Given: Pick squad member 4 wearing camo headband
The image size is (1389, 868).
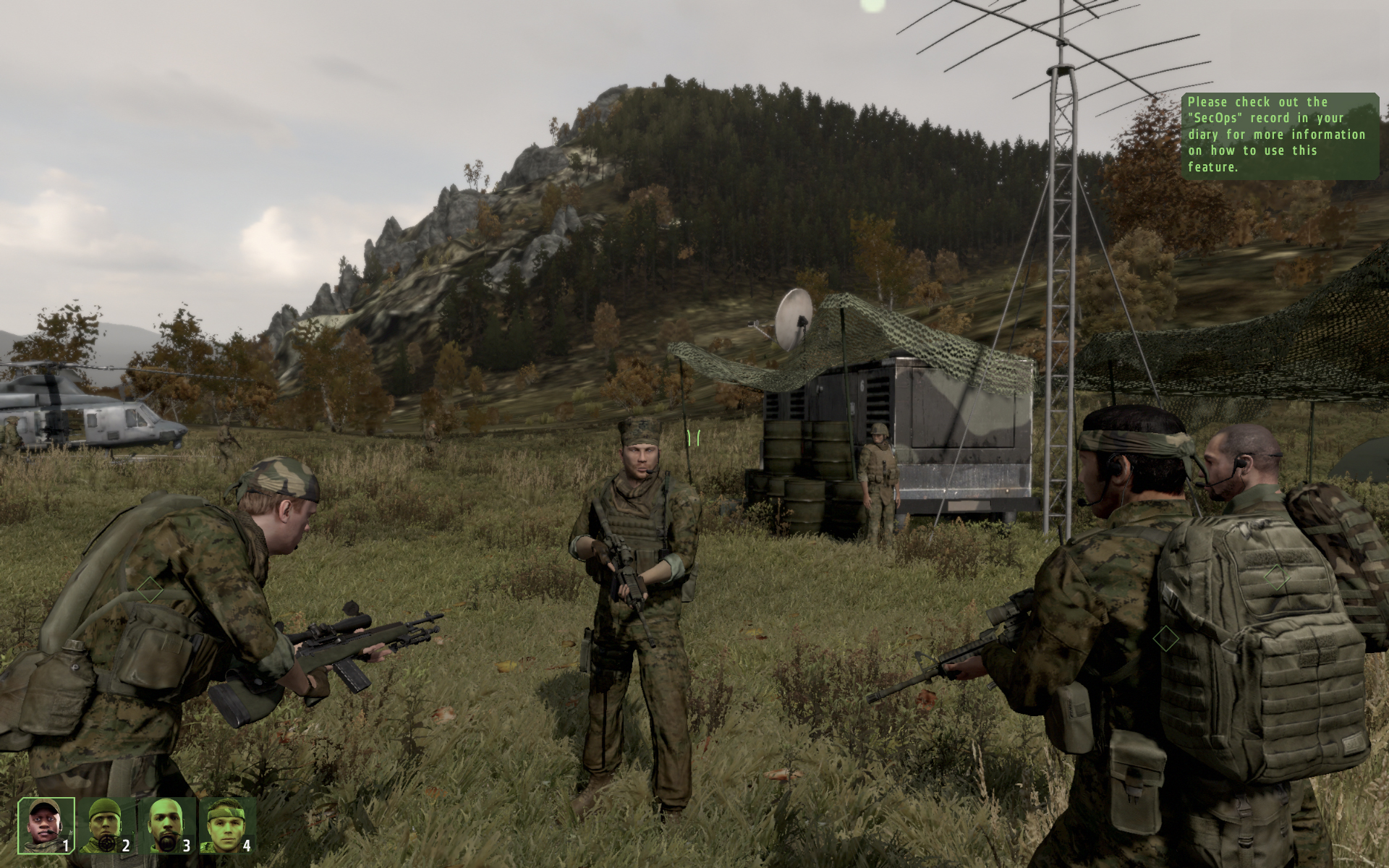Looking at the screenshot, I should [227, 825].
